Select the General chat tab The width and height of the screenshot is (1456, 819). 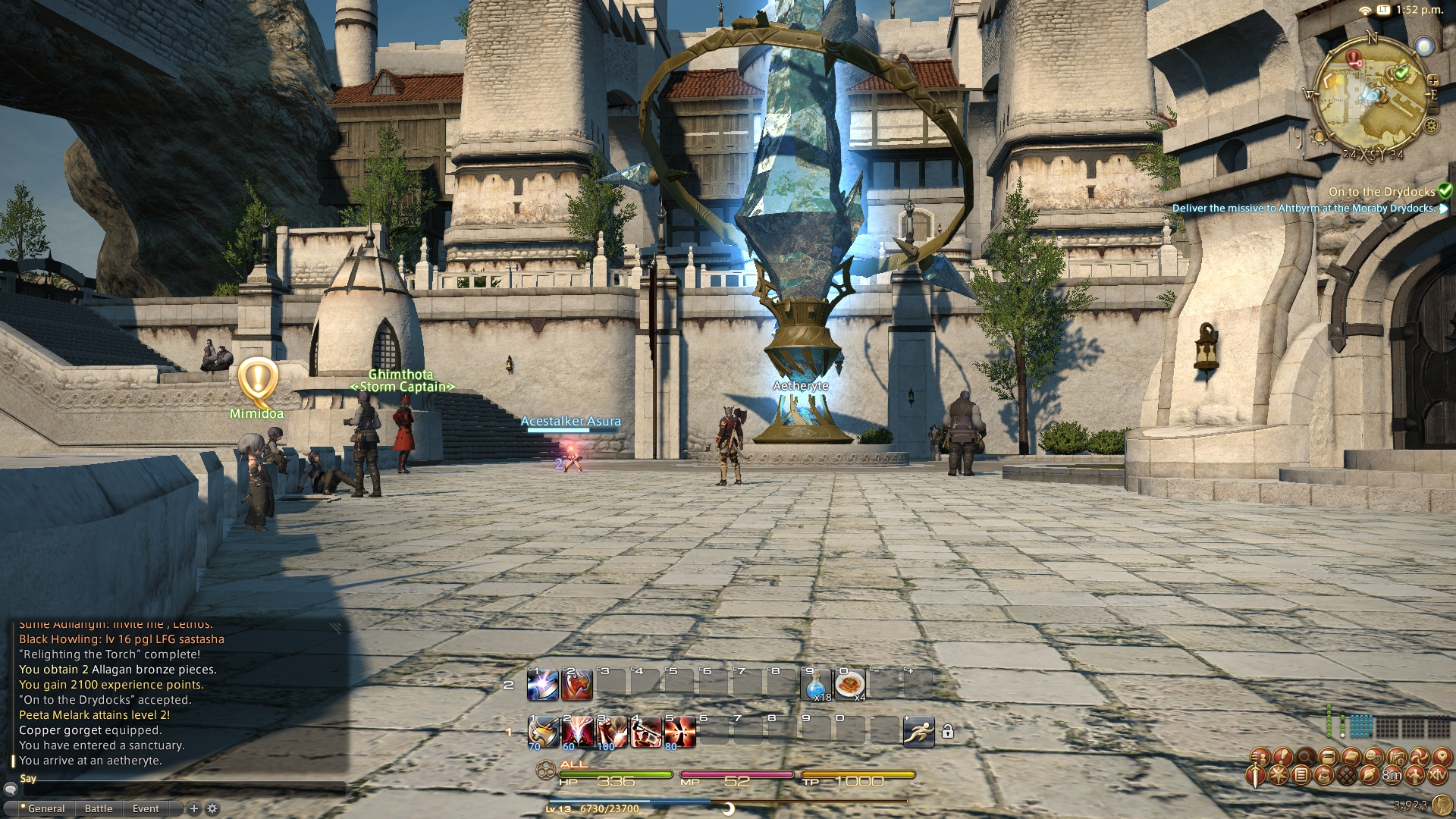(45, 808)
